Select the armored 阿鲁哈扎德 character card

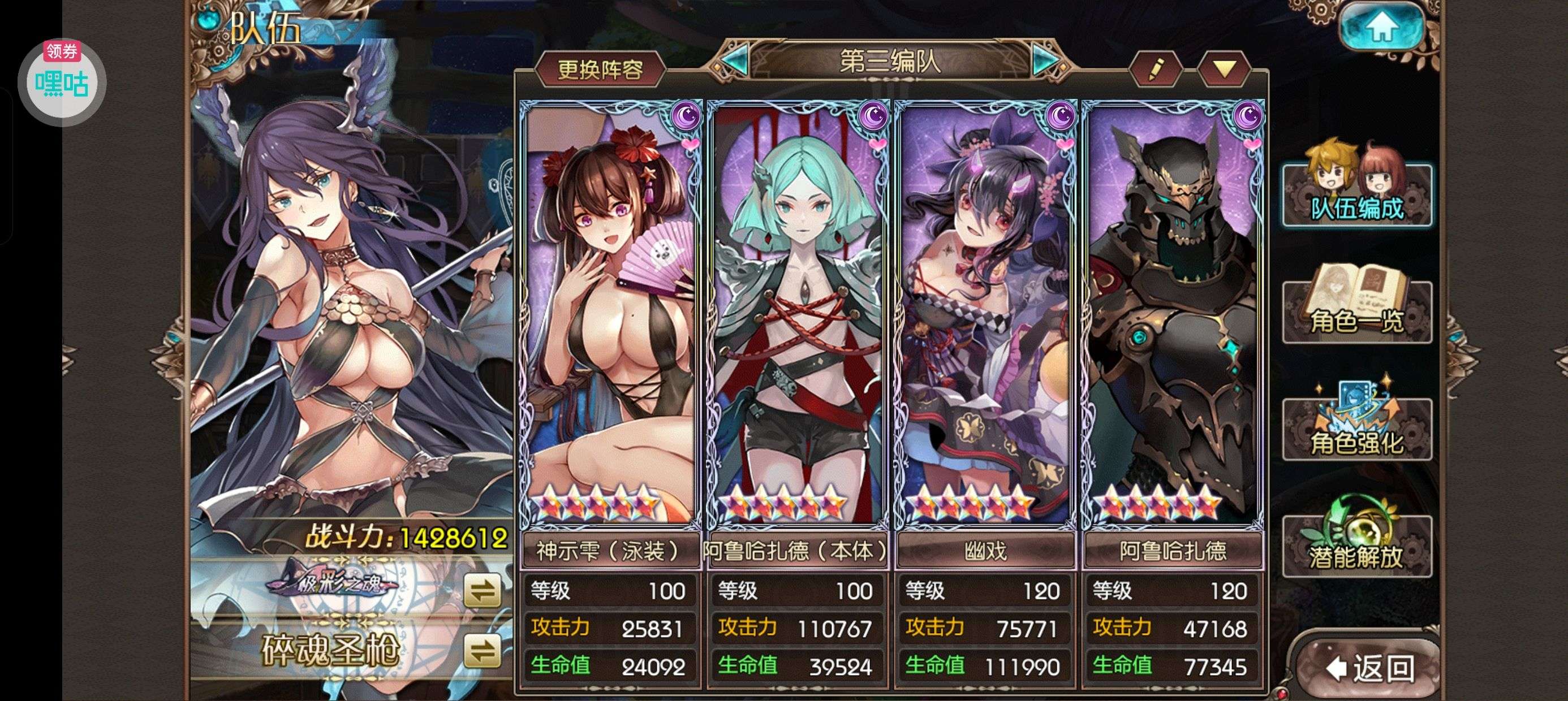[1173, 317]
